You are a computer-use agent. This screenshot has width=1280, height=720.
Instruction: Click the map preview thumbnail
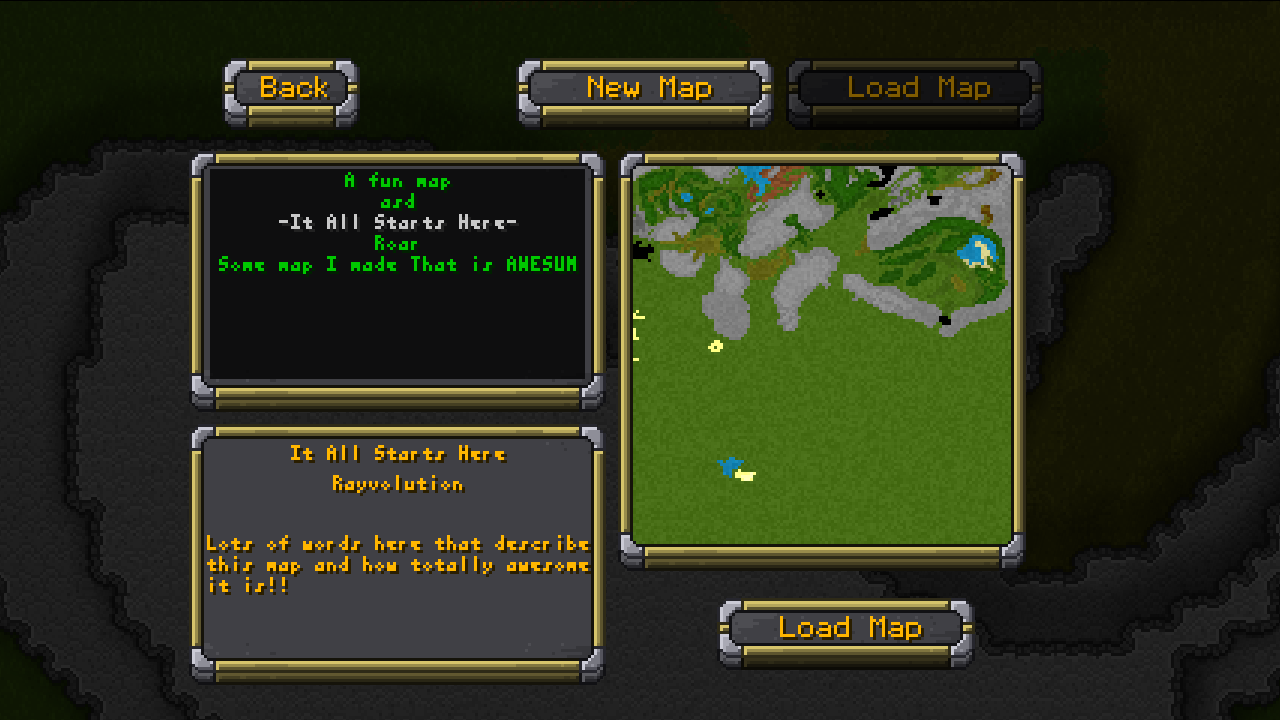[x=822, y=355]
